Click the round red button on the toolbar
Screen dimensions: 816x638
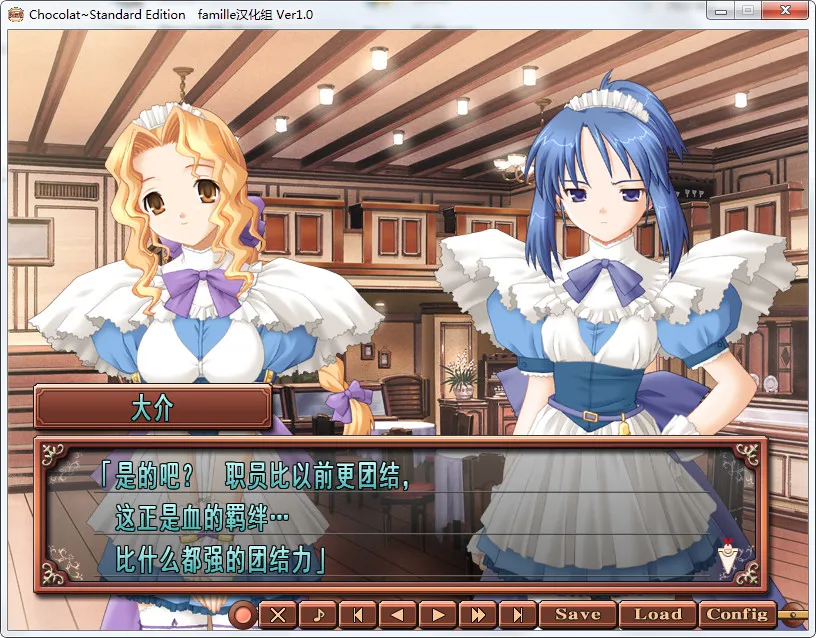[x=243, y=614]
